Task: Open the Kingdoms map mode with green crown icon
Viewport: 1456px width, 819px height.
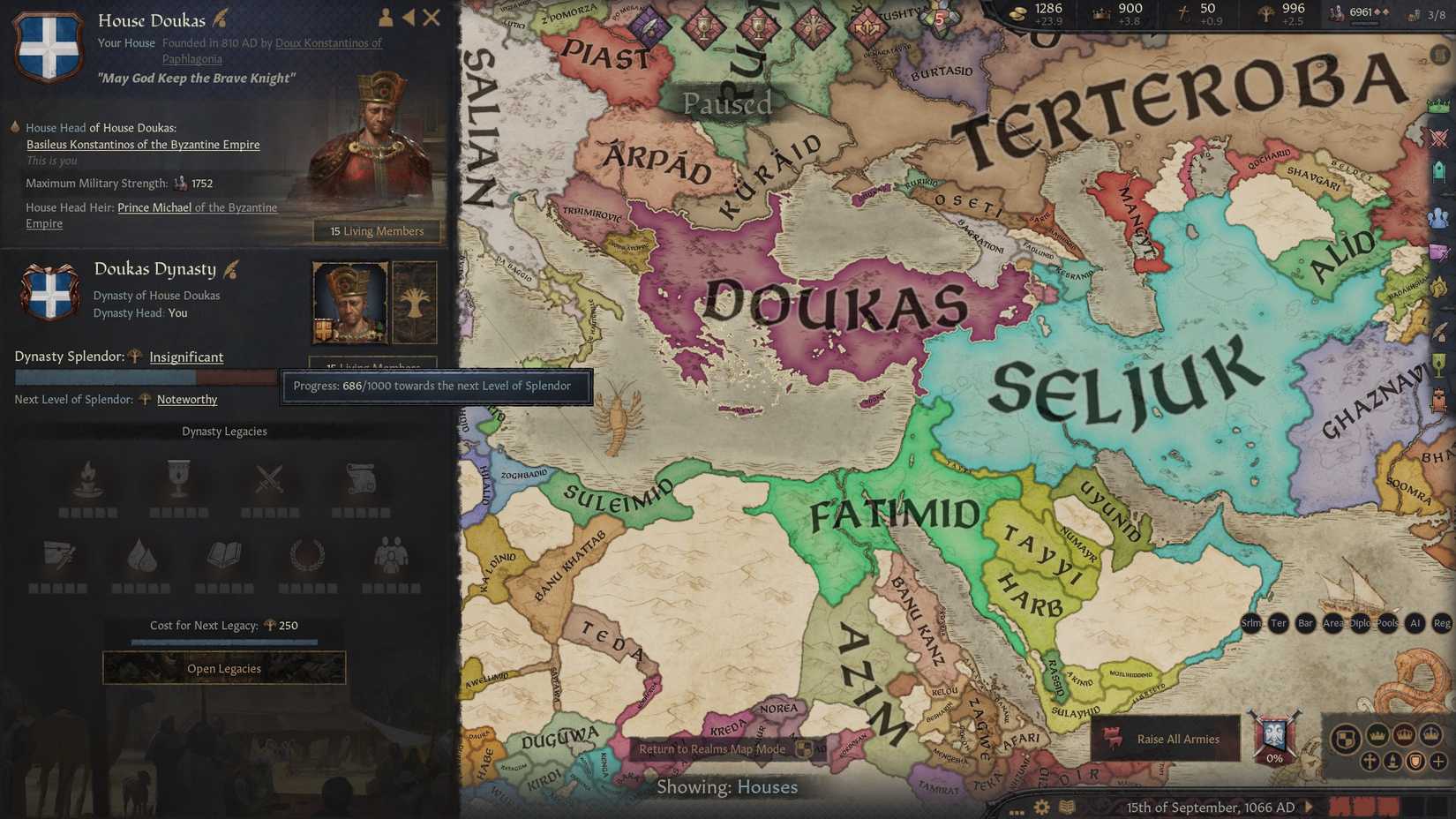Action: [1377, 735]
